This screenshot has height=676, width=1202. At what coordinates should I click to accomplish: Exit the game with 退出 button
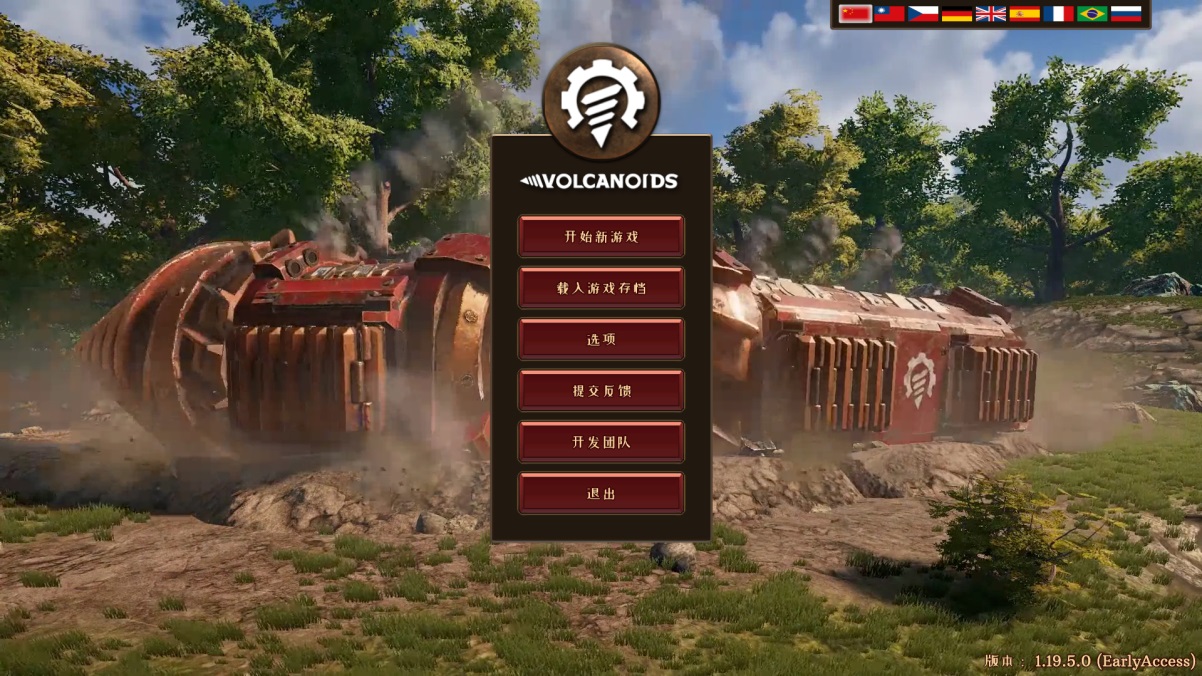[601, 494]
